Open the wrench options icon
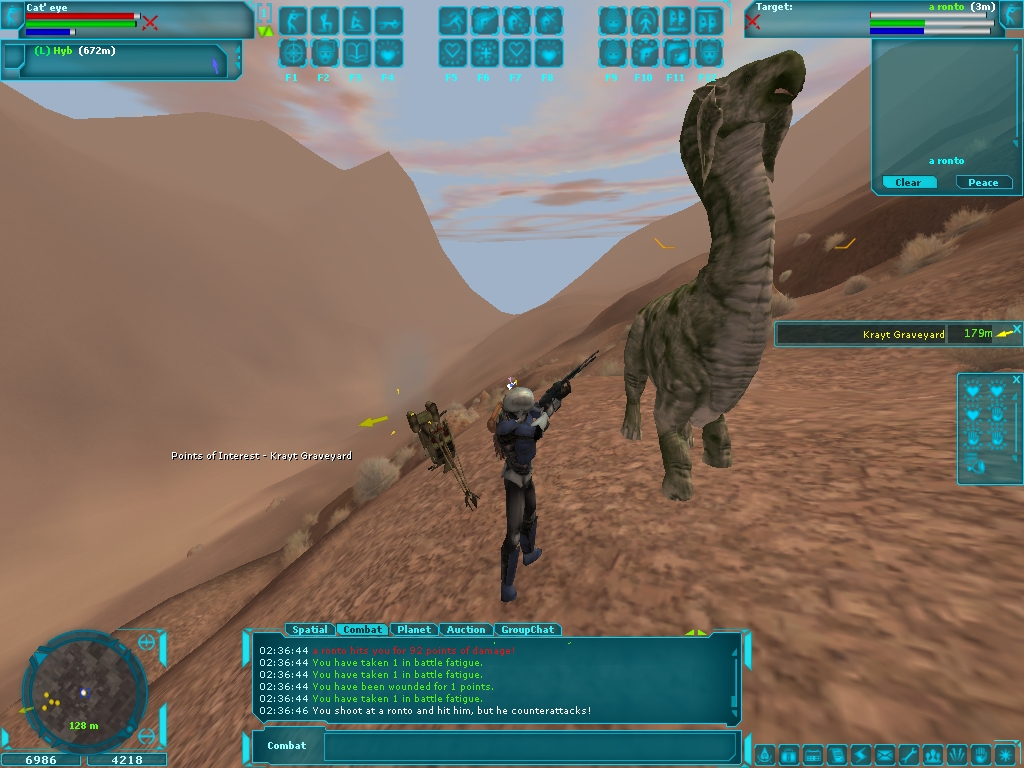Image resolution: width=1024 pixels, height=768 pixels. 909,754
